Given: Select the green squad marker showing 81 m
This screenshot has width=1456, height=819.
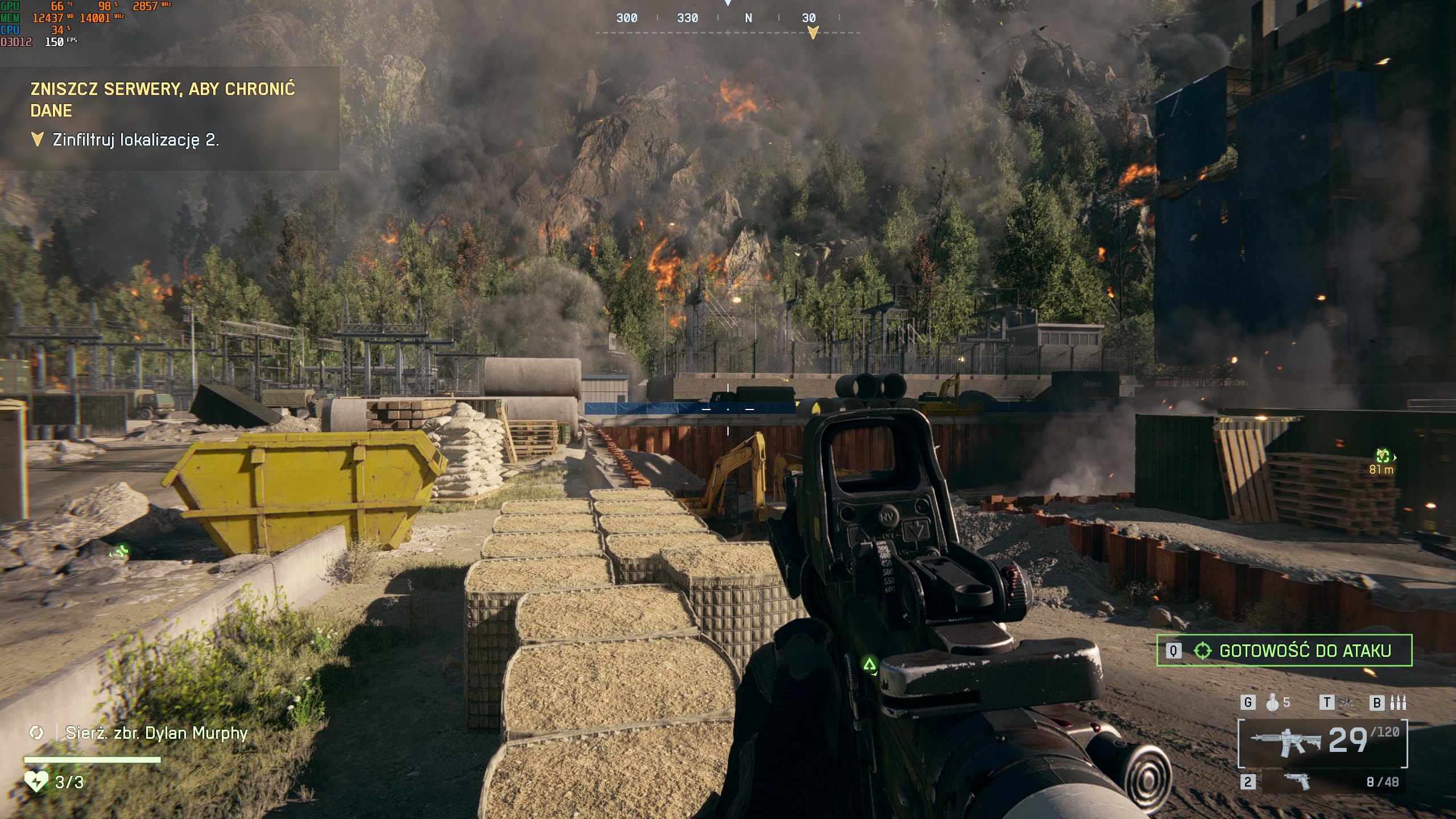Looking at the screenshot, I should 1383,456.
